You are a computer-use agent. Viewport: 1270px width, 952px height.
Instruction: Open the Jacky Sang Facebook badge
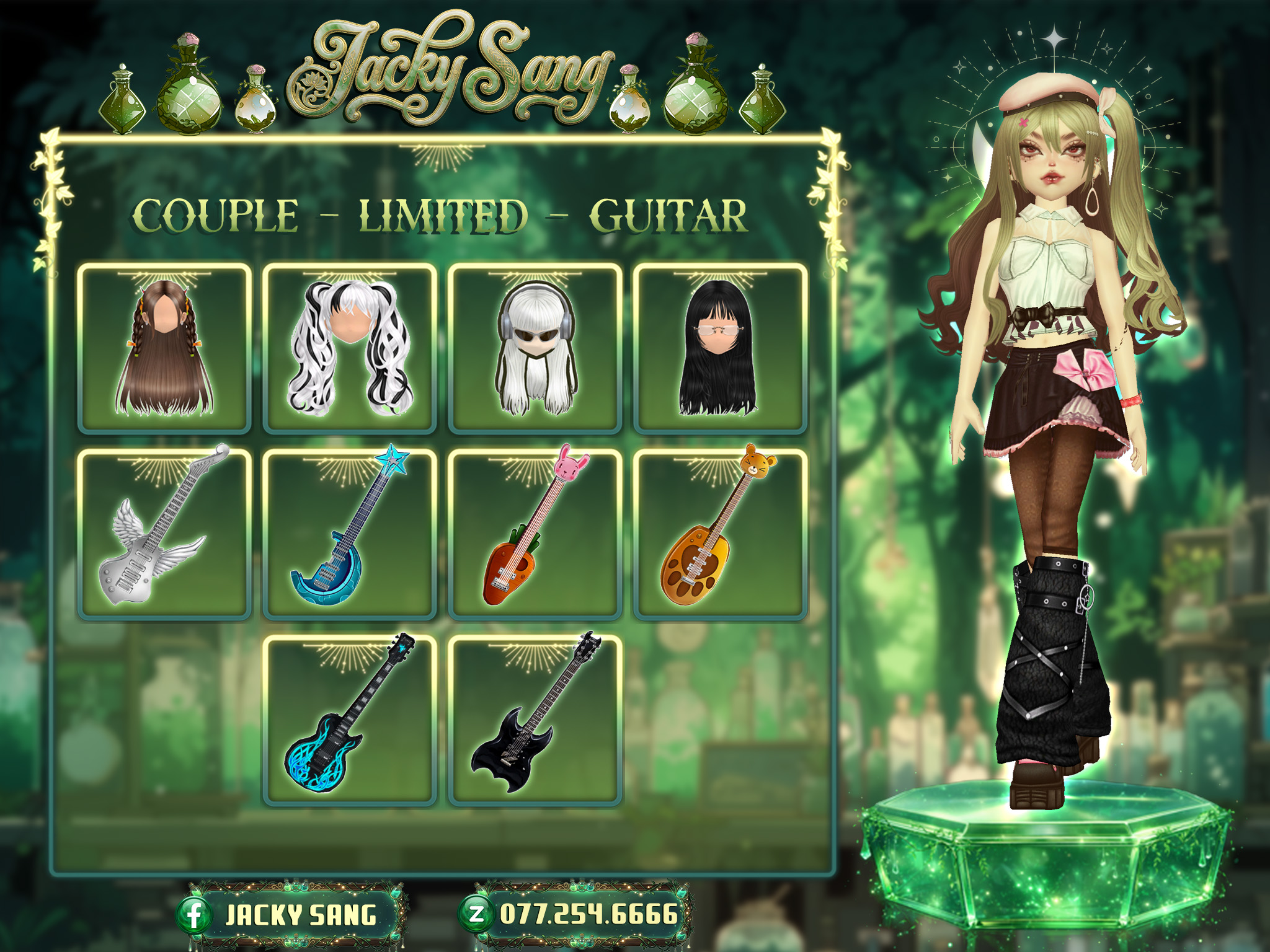point(291,915)
